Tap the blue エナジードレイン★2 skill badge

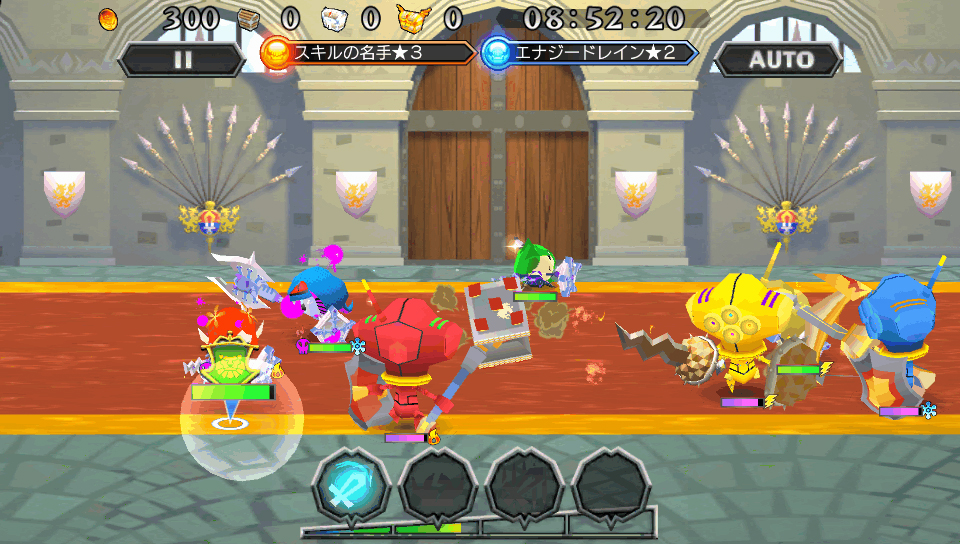pos(589,52)
